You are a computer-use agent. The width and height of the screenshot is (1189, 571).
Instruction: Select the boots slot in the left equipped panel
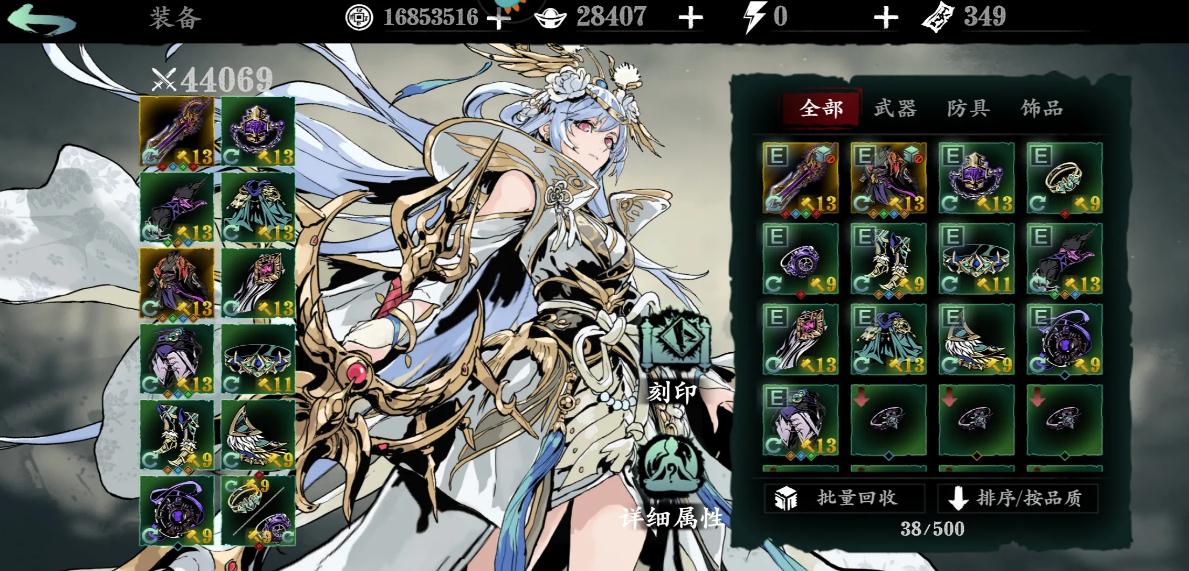pos(177,435)
